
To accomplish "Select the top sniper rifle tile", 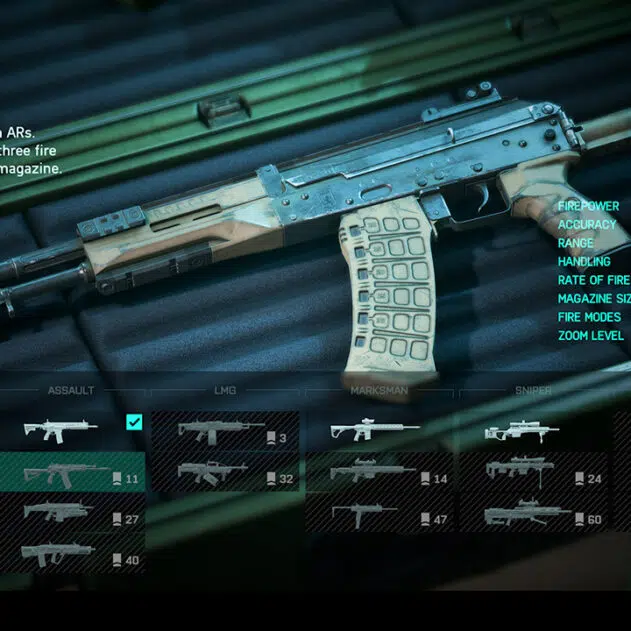I will [532, 431].
